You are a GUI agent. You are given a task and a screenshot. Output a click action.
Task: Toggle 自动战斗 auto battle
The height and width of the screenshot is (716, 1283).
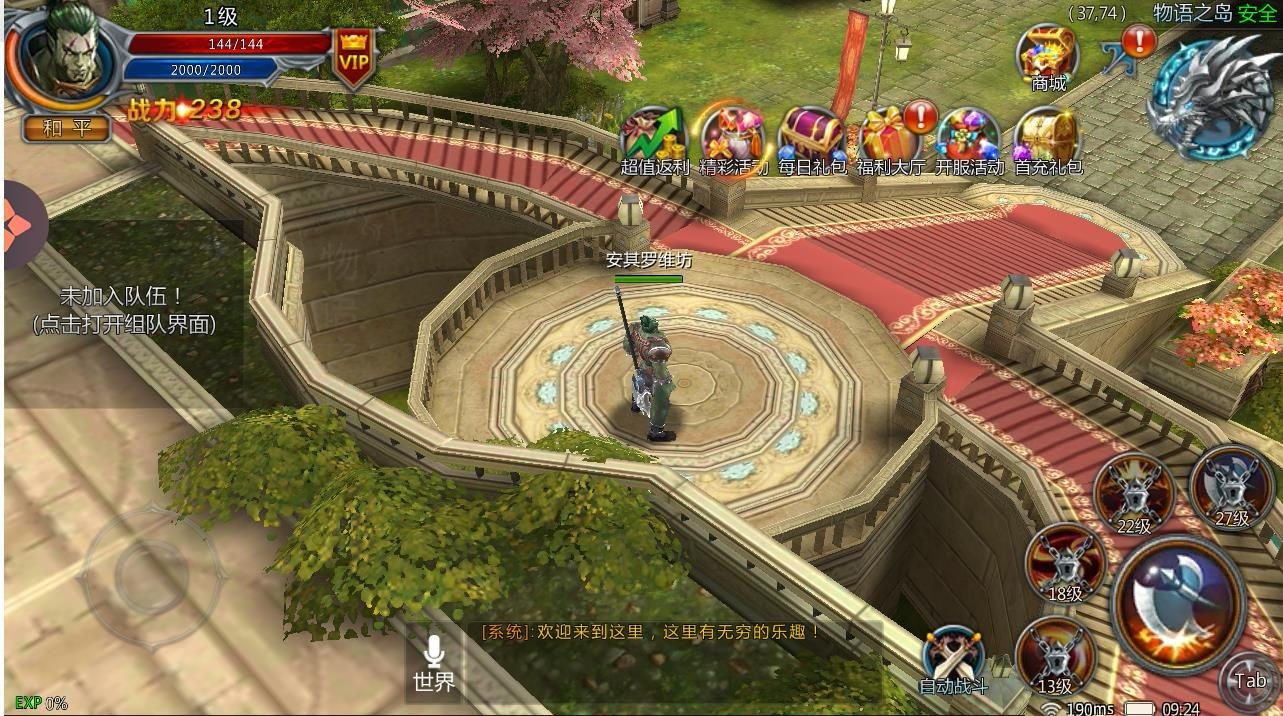(953, 659)
